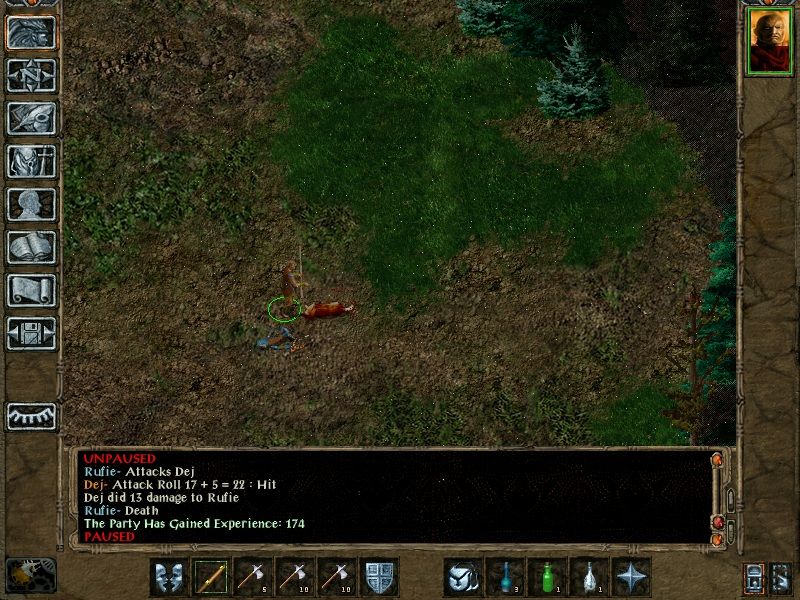Open special abilities with the star button
Screen dimensions: 800x600
pyautogui.click(x=632, y=577)
